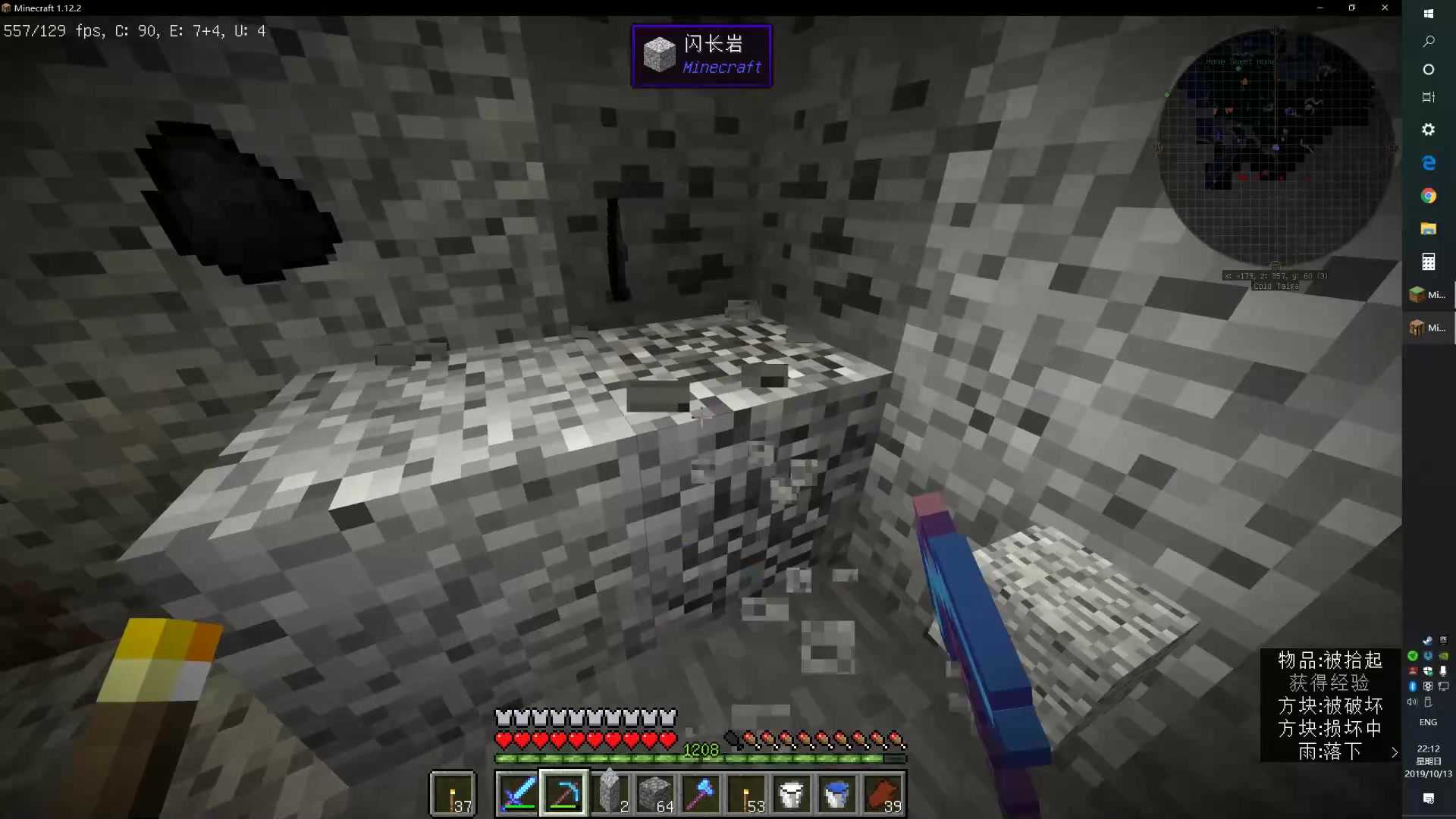Toggle Bluetooth from the system tray
Image resolution: width=1456 pixels, height=819 pixels.
pyautogui.click(x=1413, y=686)
